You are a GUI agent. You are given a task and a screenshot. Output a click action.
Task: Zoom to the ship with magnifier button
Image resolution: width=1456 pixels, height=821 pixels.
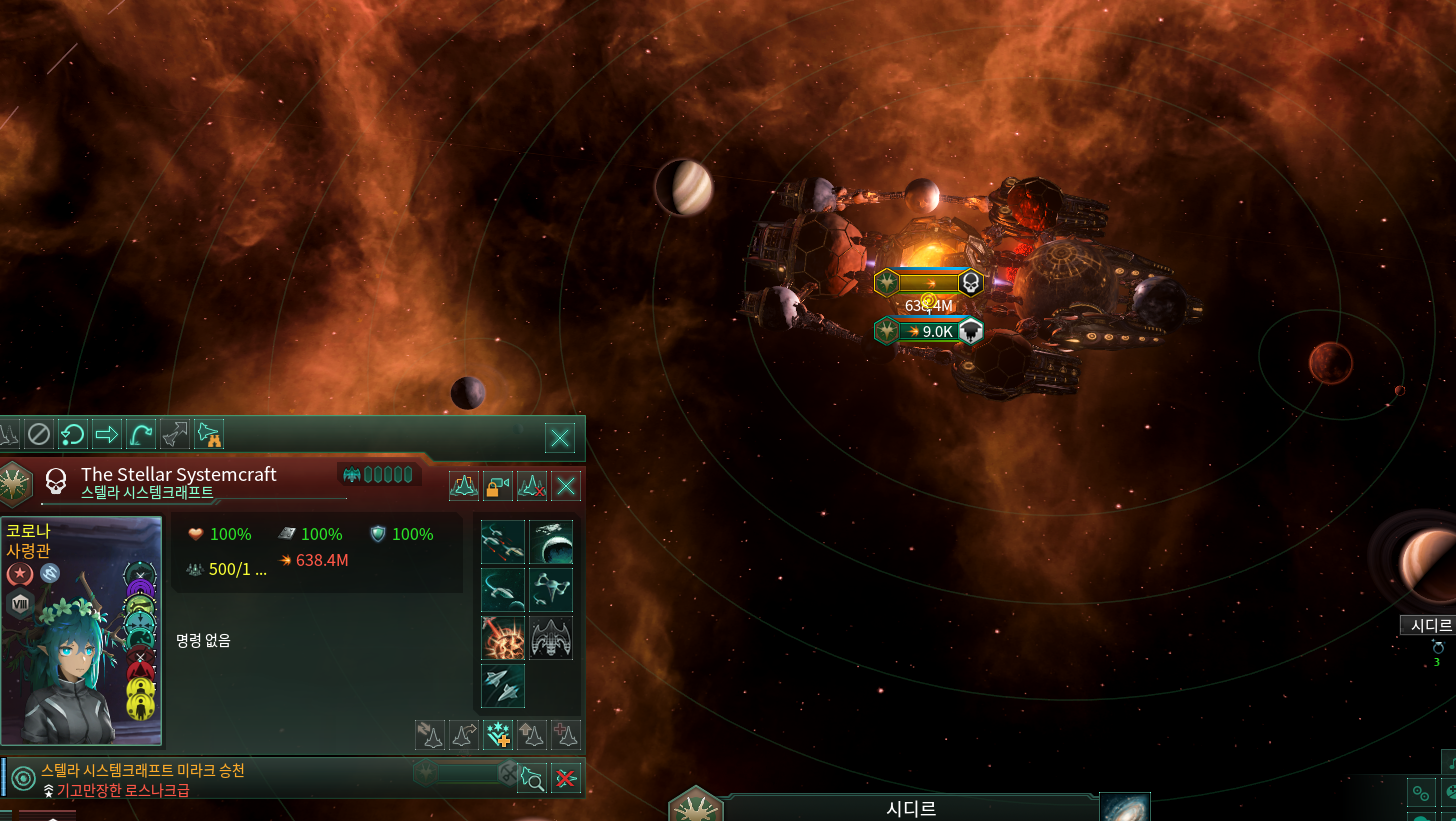pos(532,778)
